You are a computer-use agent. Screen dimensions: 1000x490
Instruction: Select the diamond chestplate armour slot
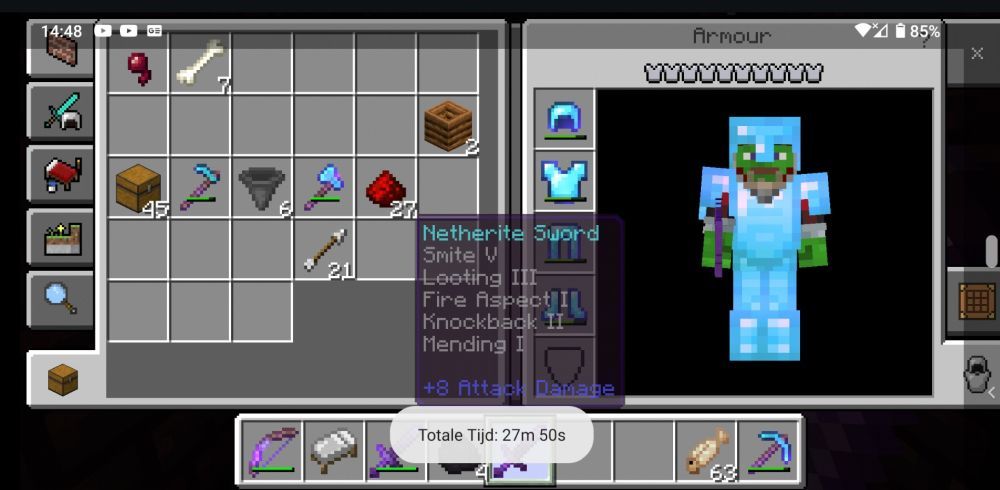pyautogui.click(x=566, y=181)
